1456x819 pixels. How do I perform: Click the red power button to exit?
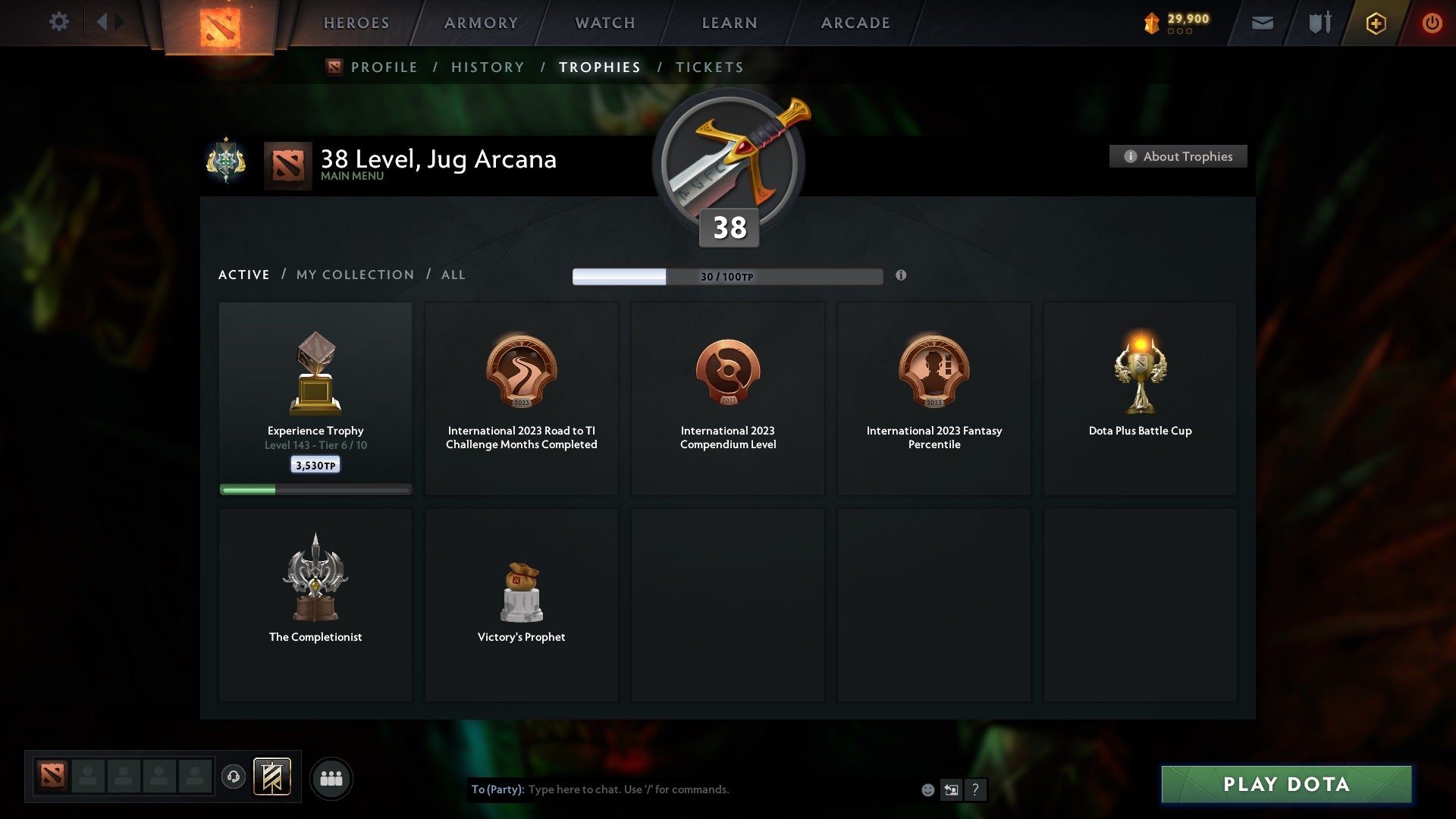1432,23
